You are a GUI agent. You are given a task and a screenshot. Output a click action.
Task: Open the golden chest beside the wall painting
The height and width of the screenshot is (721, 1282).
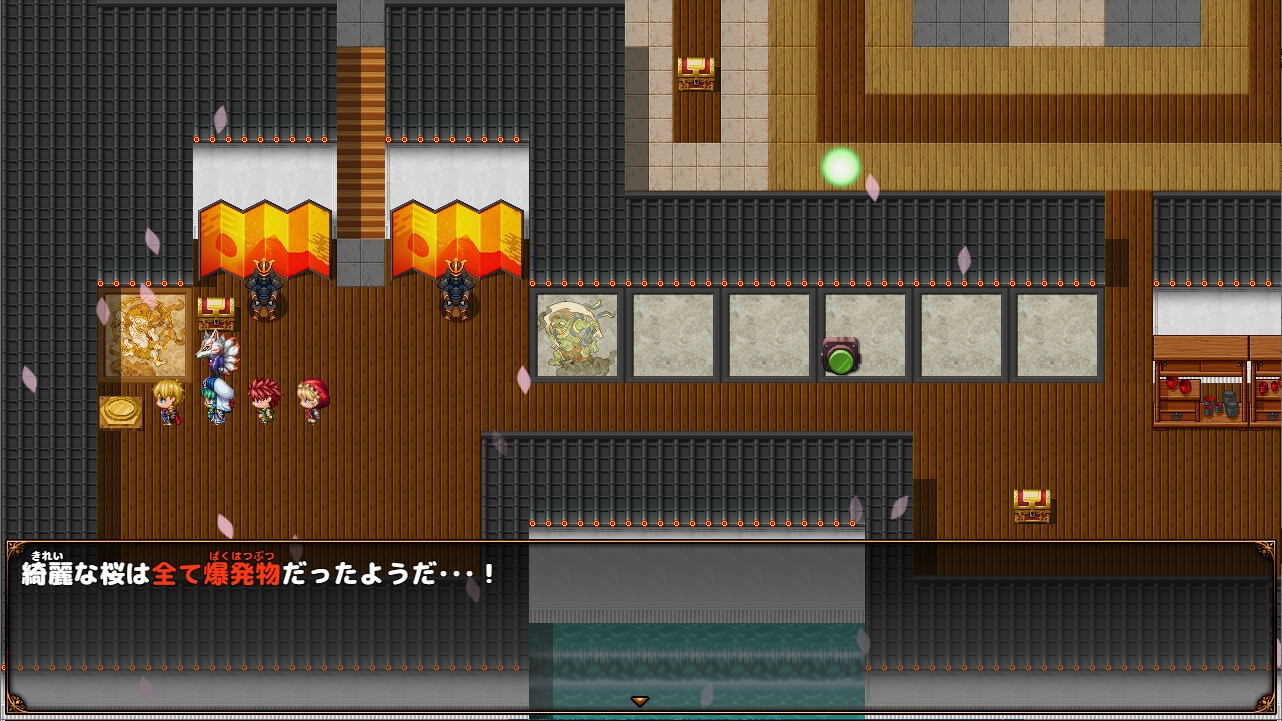click(x=216, y=312)
